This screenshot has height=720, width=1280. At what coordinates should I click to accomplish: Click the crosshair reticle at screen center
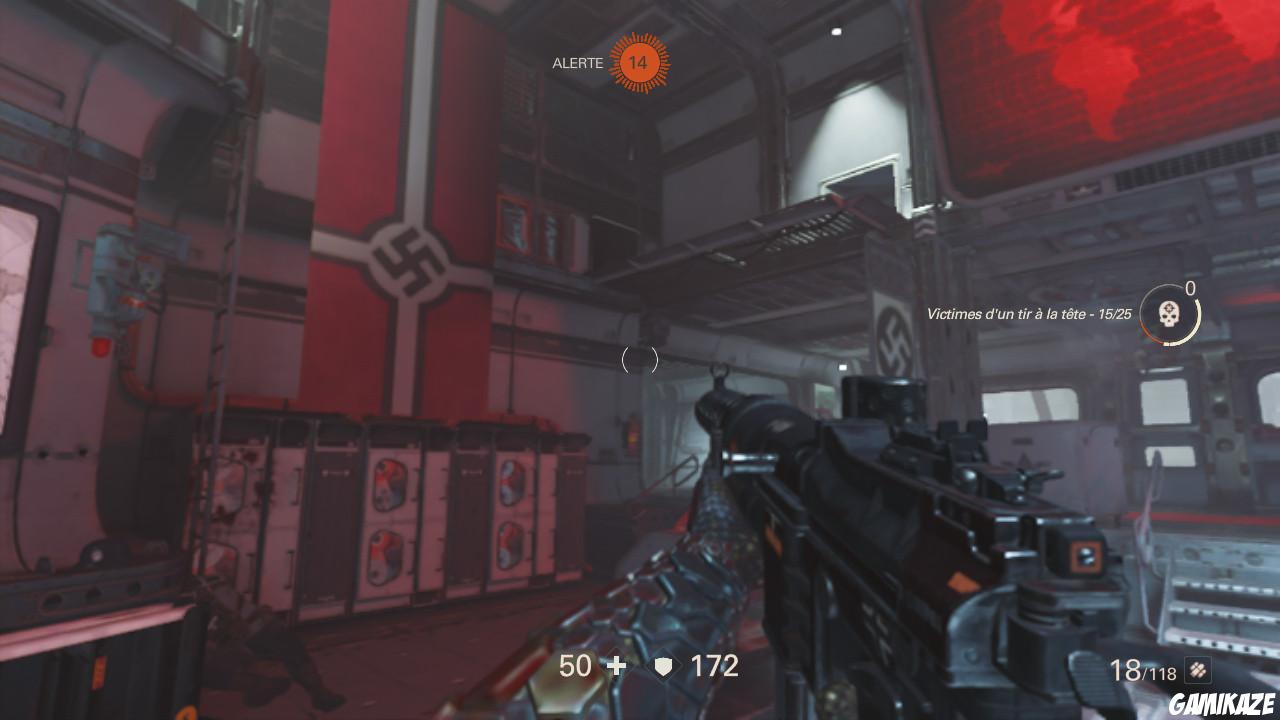[x=640, y=360]
